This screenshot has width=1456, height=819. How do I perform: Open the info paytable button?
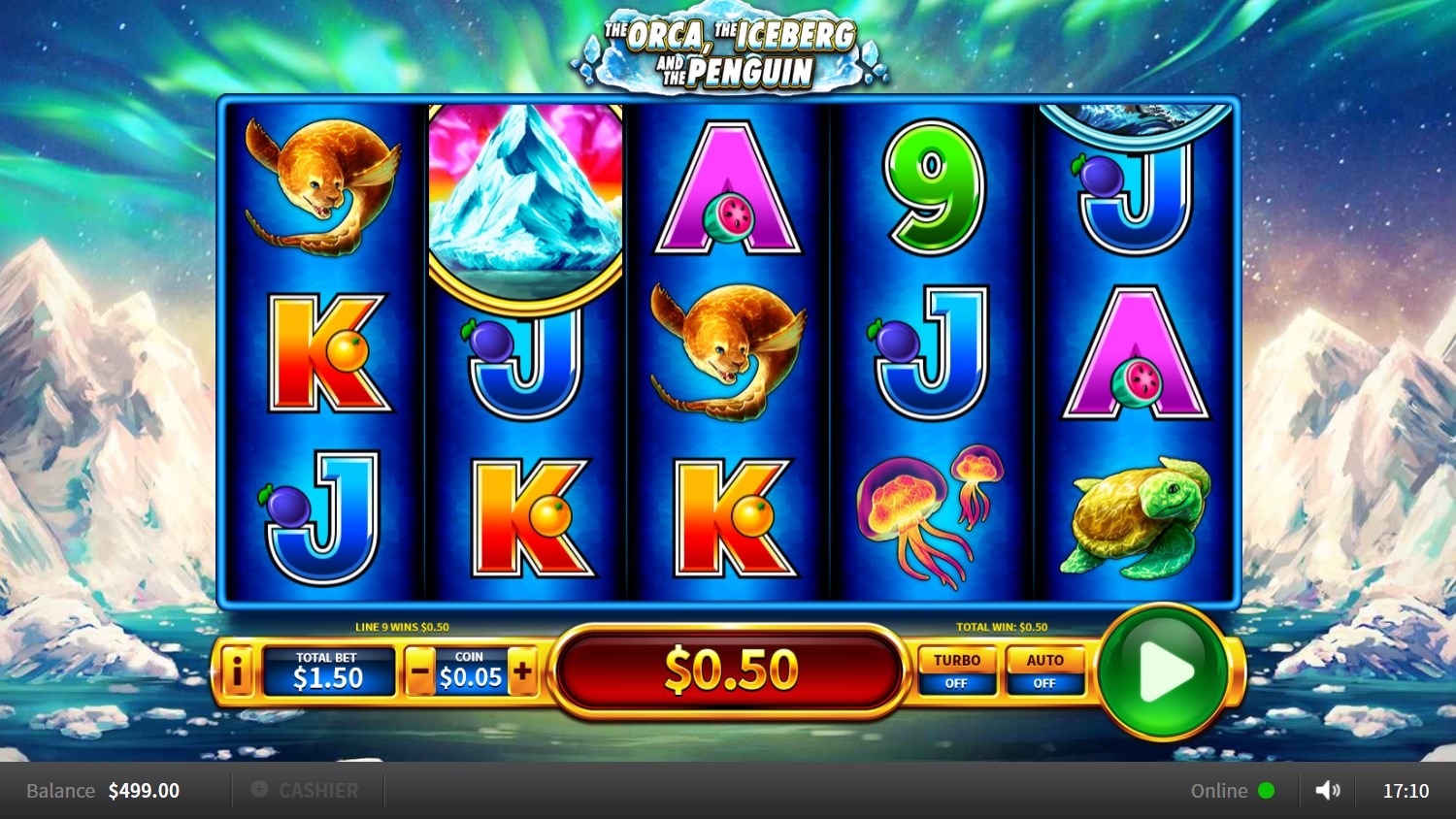coord(237,671)
